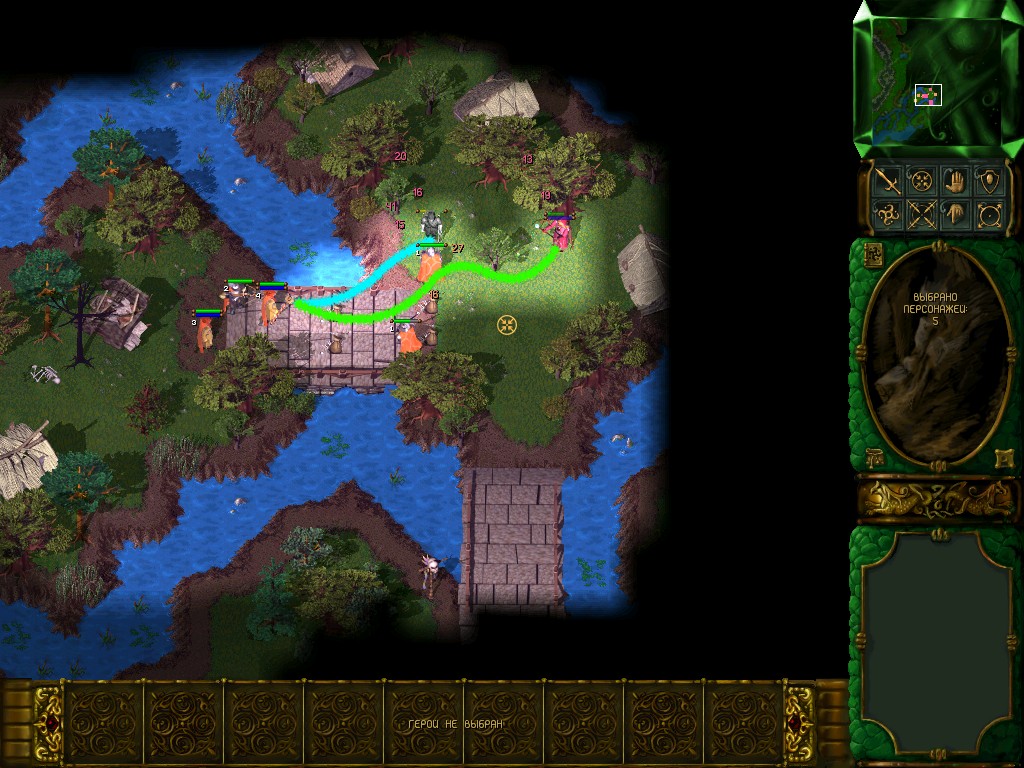Activate the triple-swirl magic command icon
The image size is (1024, 768).
[x=887, y=214]
